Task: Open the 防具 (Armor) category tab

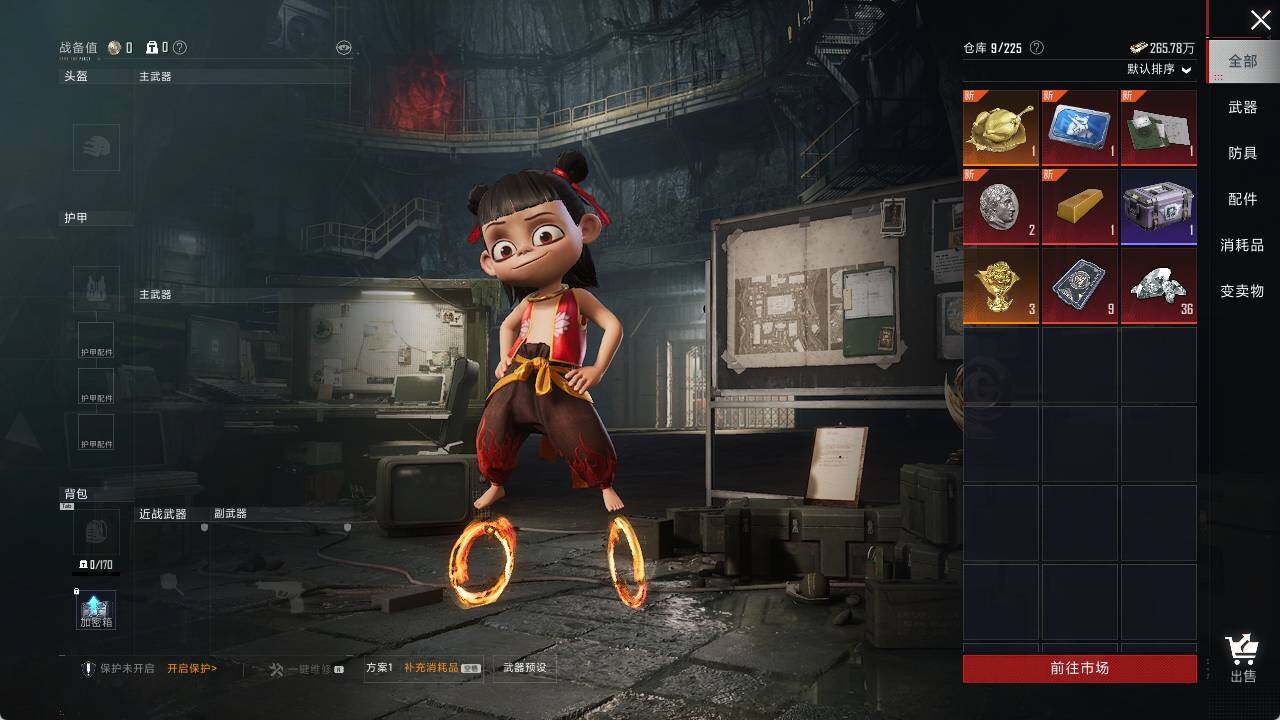Action: (x=1243, y=153)
